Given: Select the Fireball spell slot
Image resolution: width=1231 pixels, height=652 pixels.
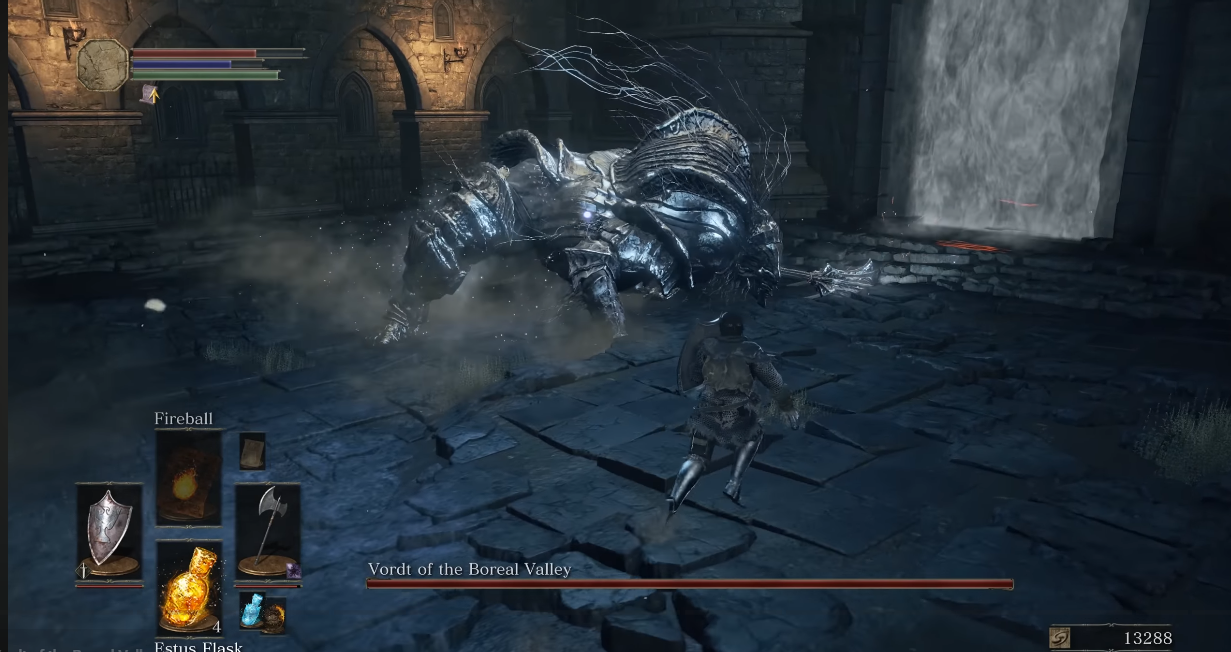Looking at the screenshot, I should tap(188, 477).
